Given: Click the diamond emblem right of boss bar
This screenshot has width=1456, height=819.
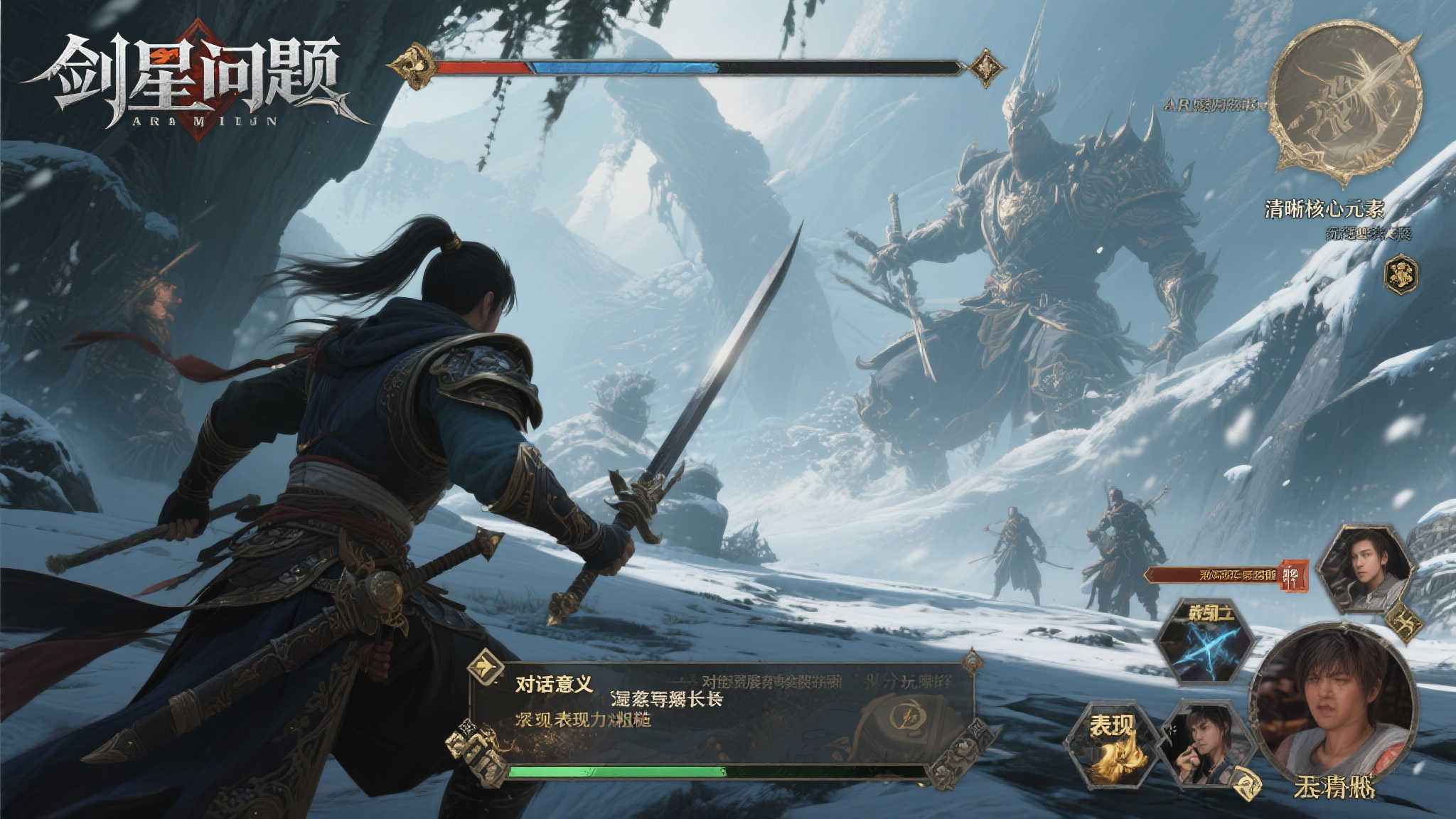Looking at the screenshot, I should coord(986,68).
